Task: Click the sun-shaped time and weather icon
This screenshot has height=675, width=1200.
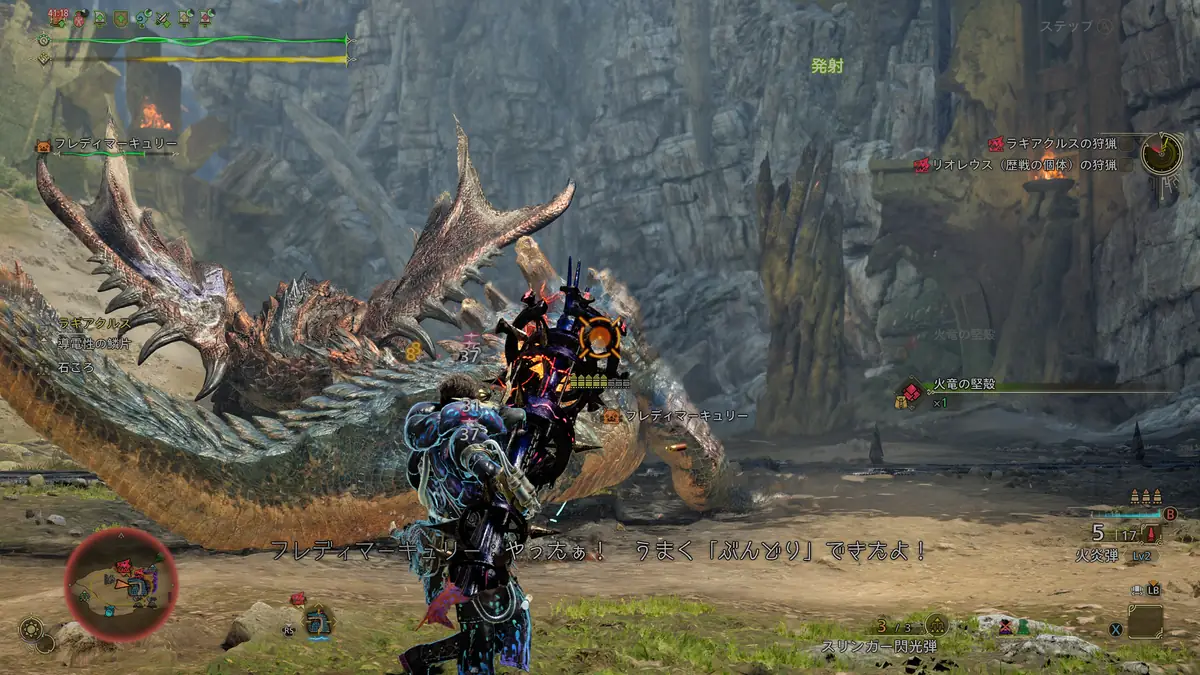Action: (31, 629)
